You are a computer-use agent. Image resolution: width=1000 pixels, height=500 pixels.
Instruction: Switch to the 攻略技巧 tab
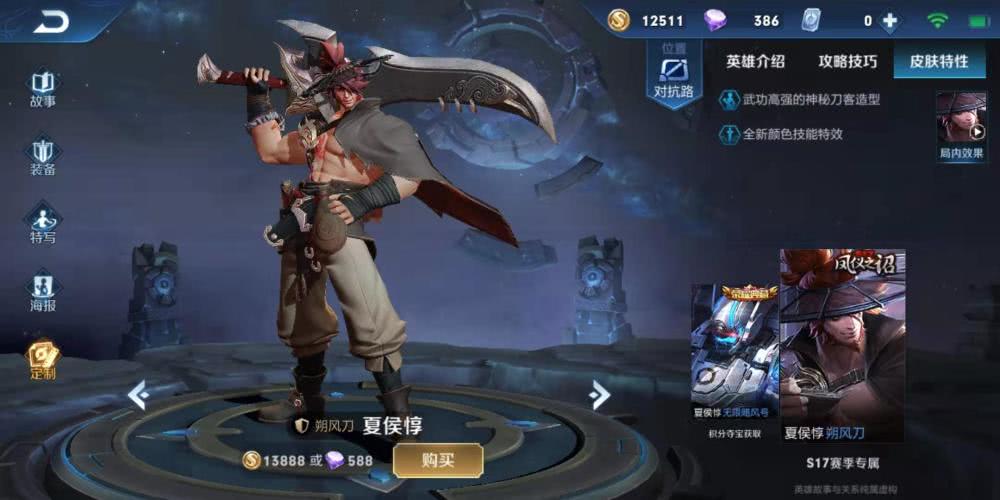coord(847,61)
